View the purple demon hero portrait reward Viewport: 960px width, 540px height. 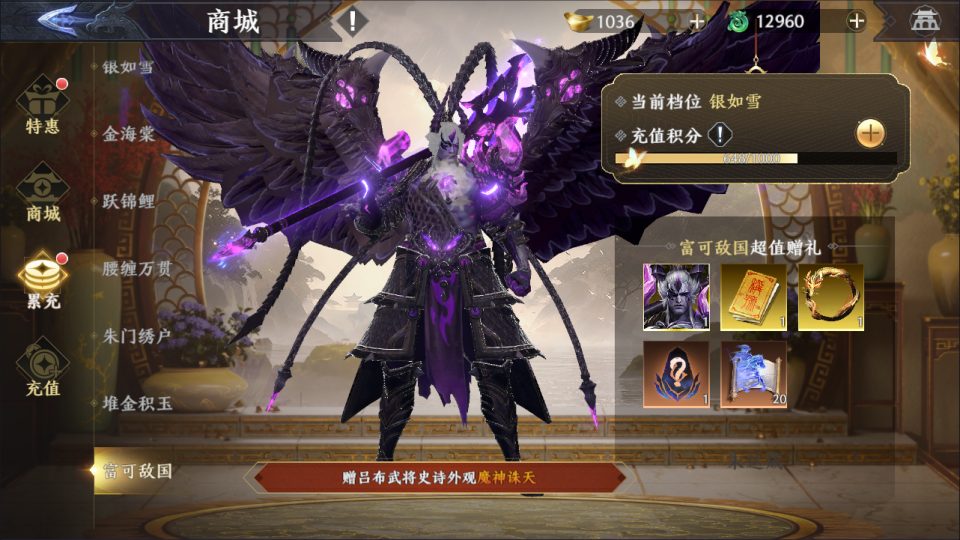[677, 297]
